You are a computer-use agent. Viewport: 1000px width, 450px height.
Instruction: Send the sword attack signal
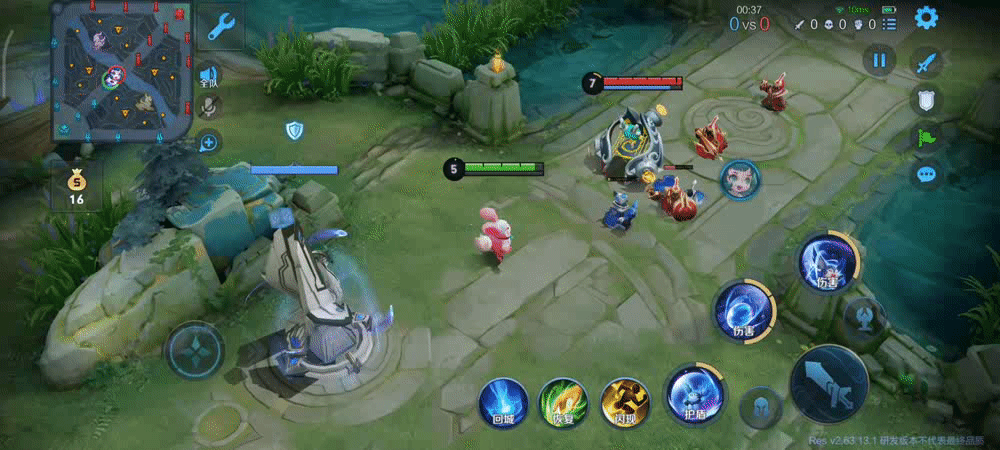(927, 62)
